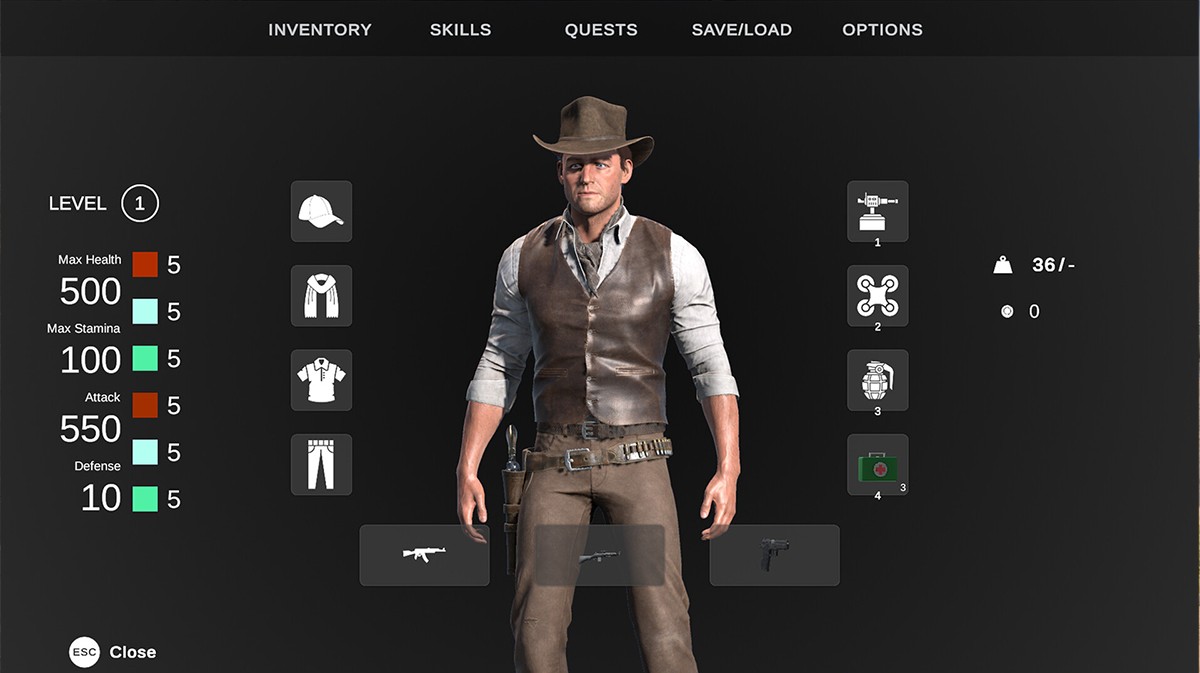This screenshot has width=1200, height=673.
Task: Select the turret gadget in slot 1
Action: 877,210
